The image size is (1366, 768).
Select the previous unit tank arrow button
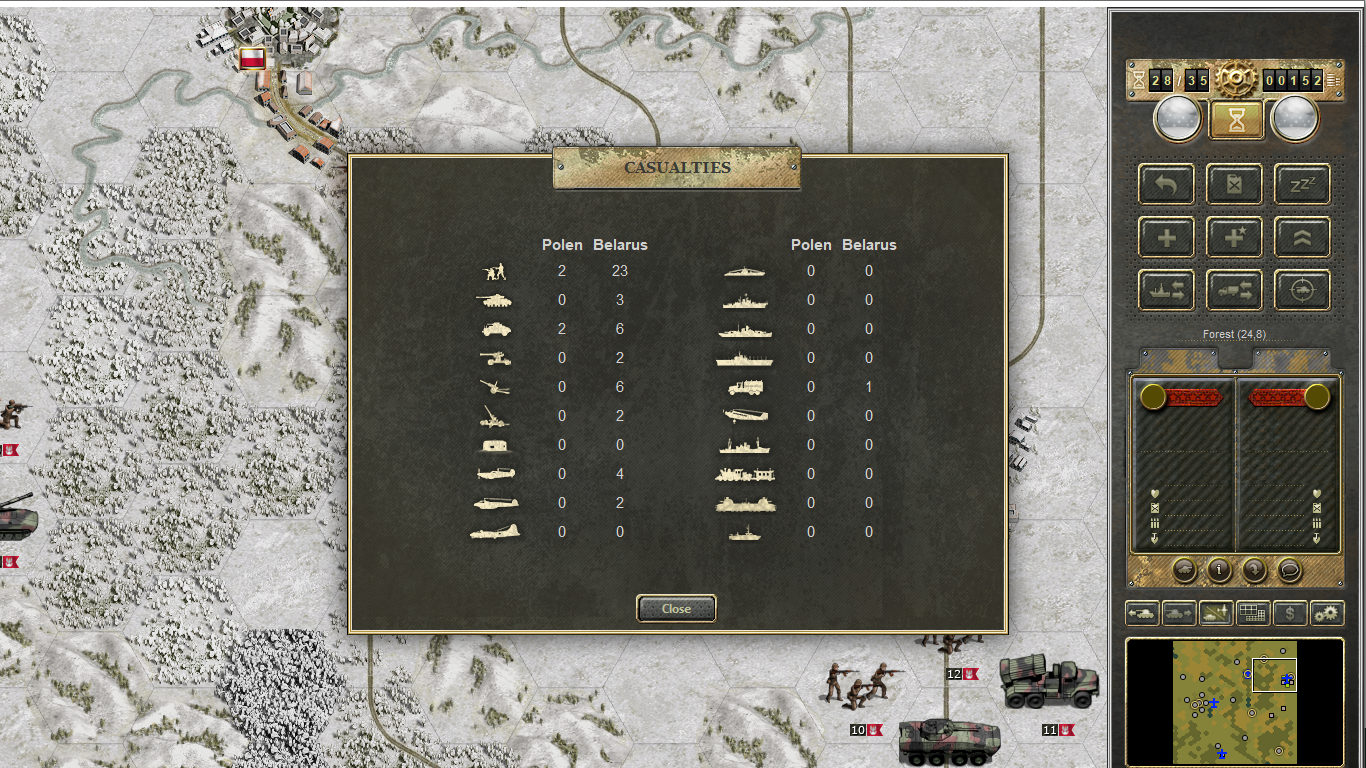coord(1142,612)
